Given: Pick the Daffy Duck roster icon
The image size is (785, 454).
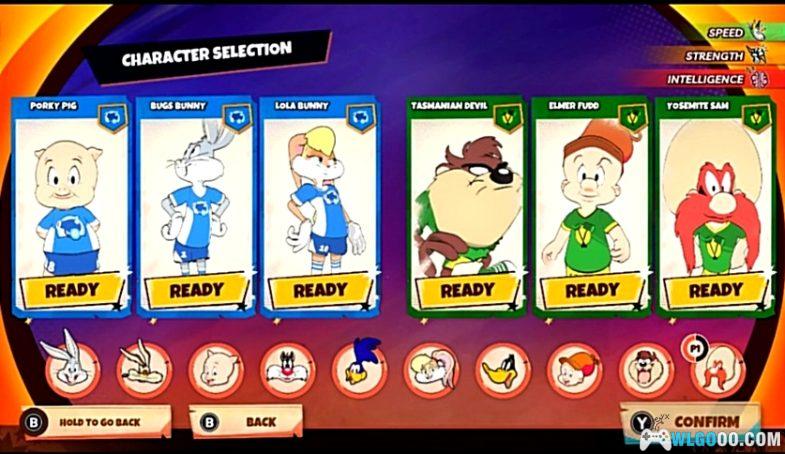Looking at the screenshot, I should [503, 369].
